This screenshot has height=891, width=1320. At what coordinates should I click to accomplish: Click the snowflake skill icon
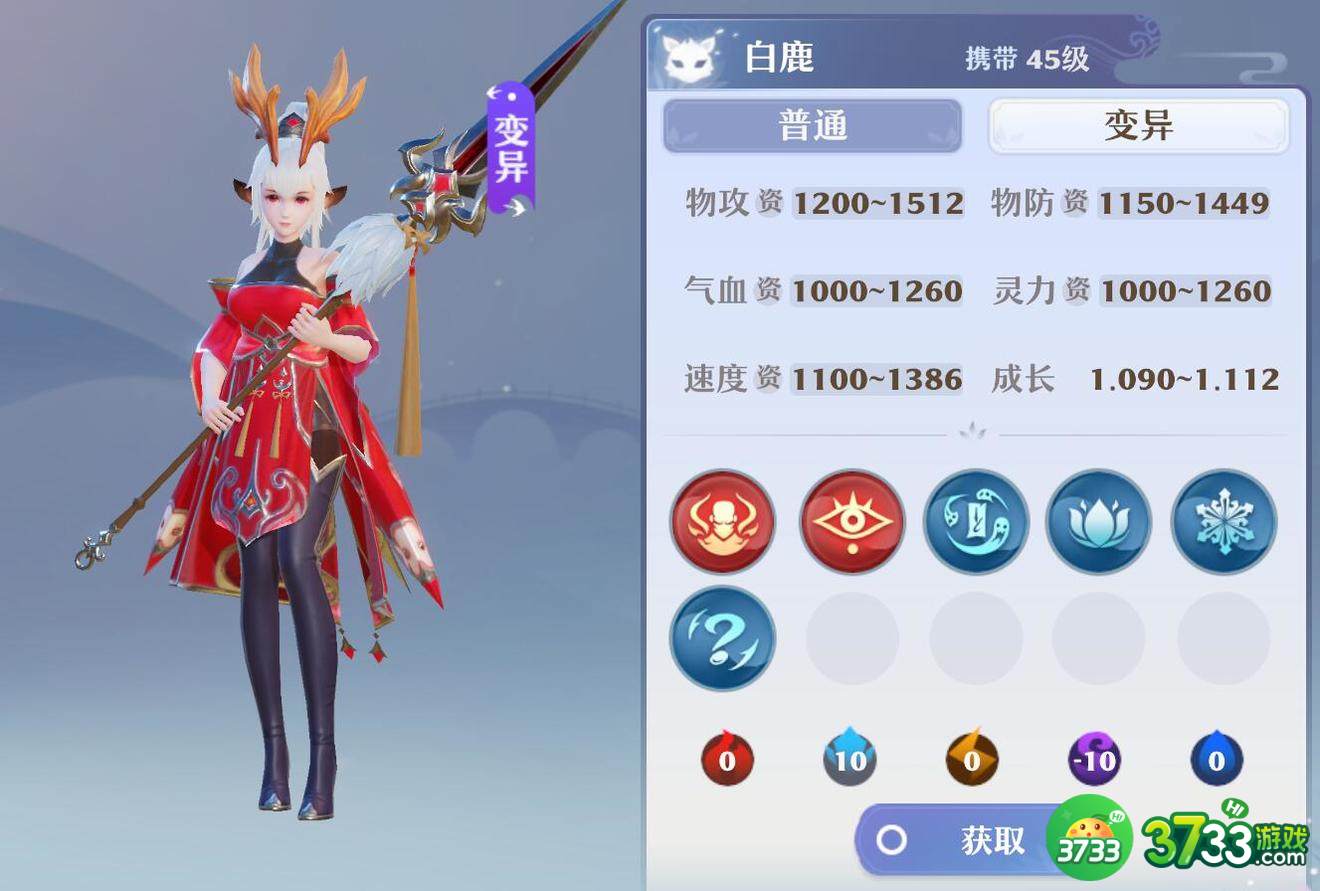coord(1222,522)
